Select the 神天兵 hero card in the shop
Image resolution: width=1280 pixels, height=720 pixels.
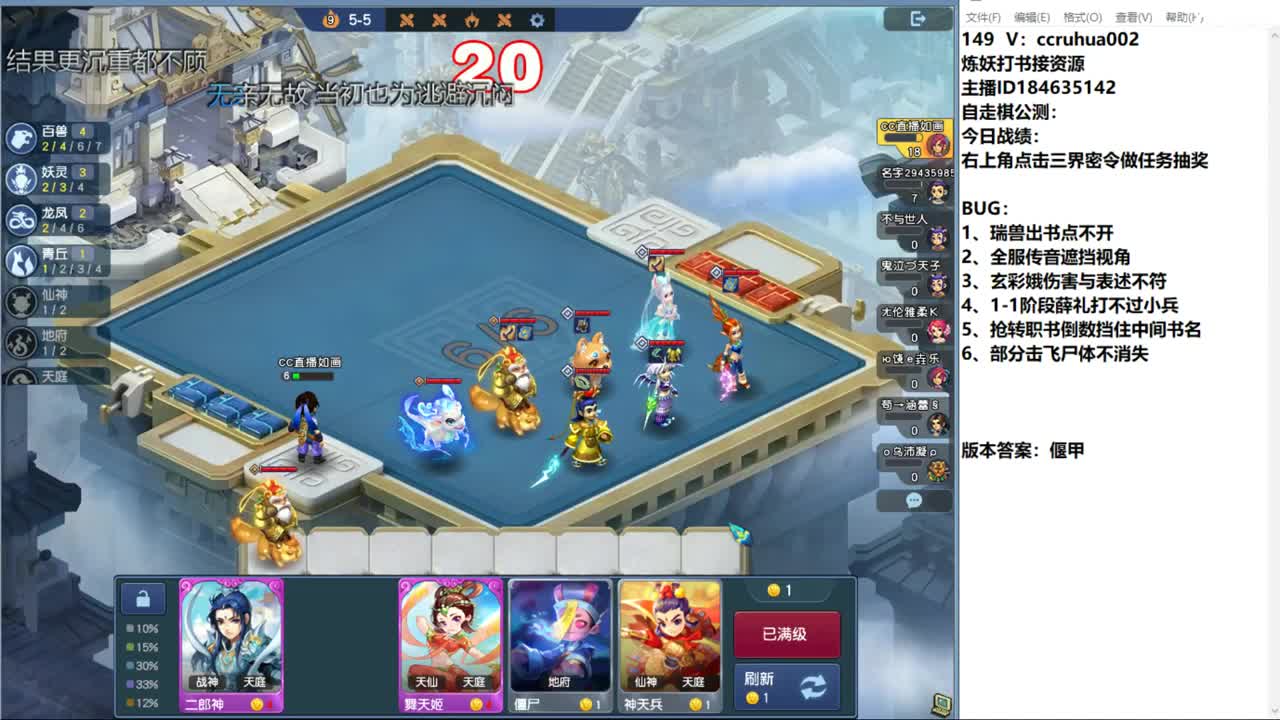[x=667, y=645]
